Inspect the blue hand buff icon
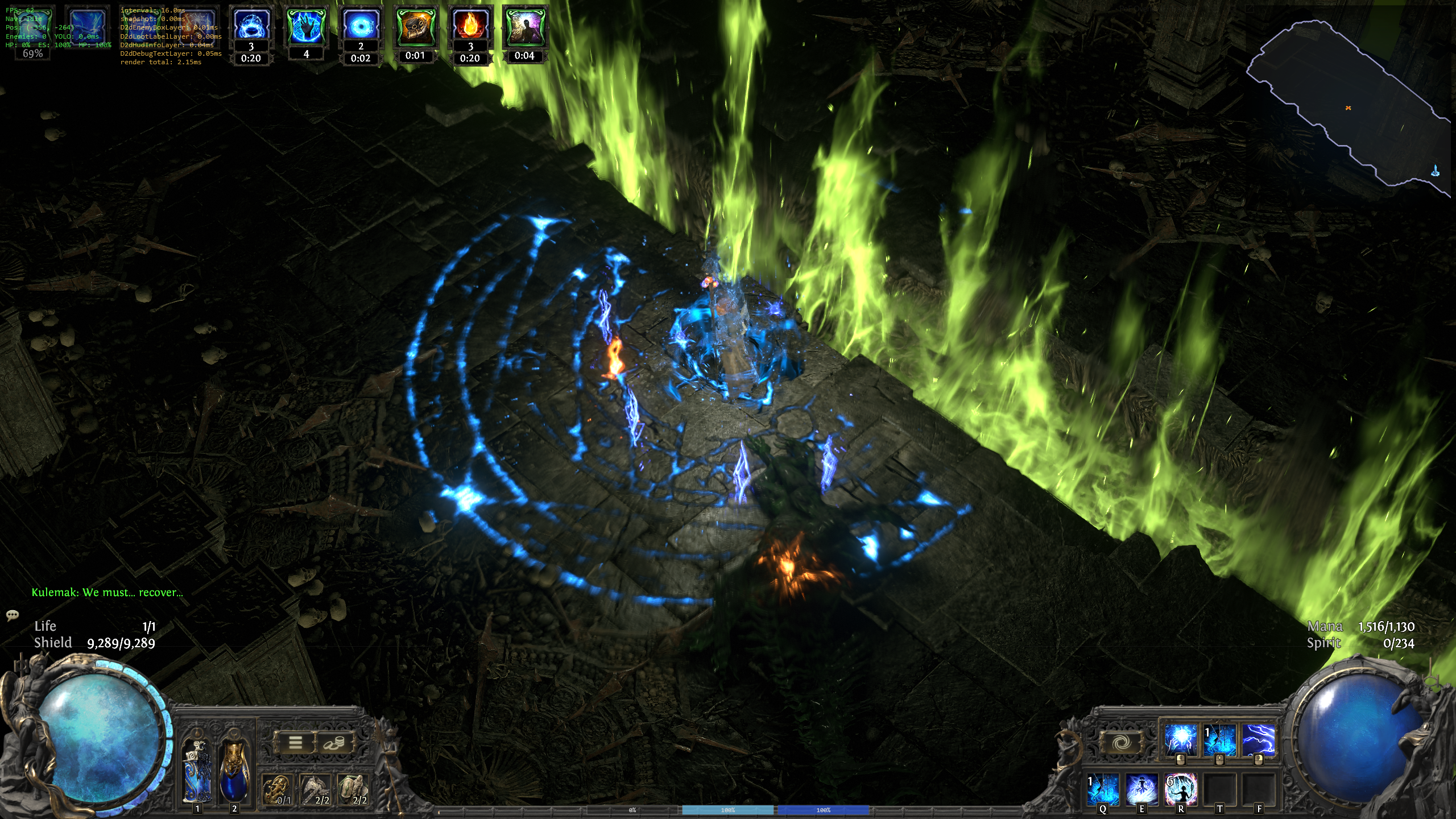Viewport: 1456px width, 819px height. click(306, 27)
